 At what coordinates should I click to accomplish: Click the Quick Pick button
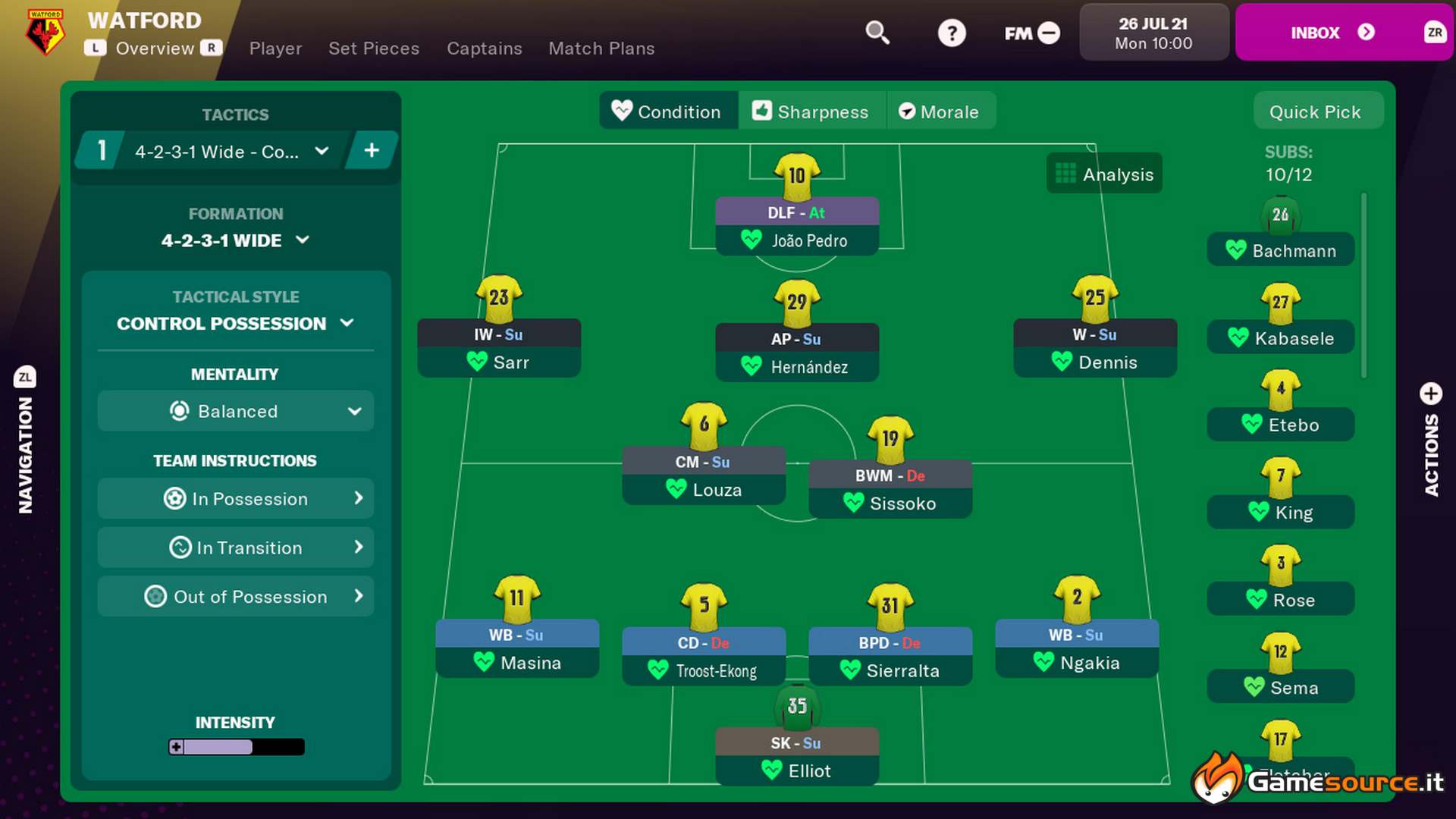[x=1317, y=111]
